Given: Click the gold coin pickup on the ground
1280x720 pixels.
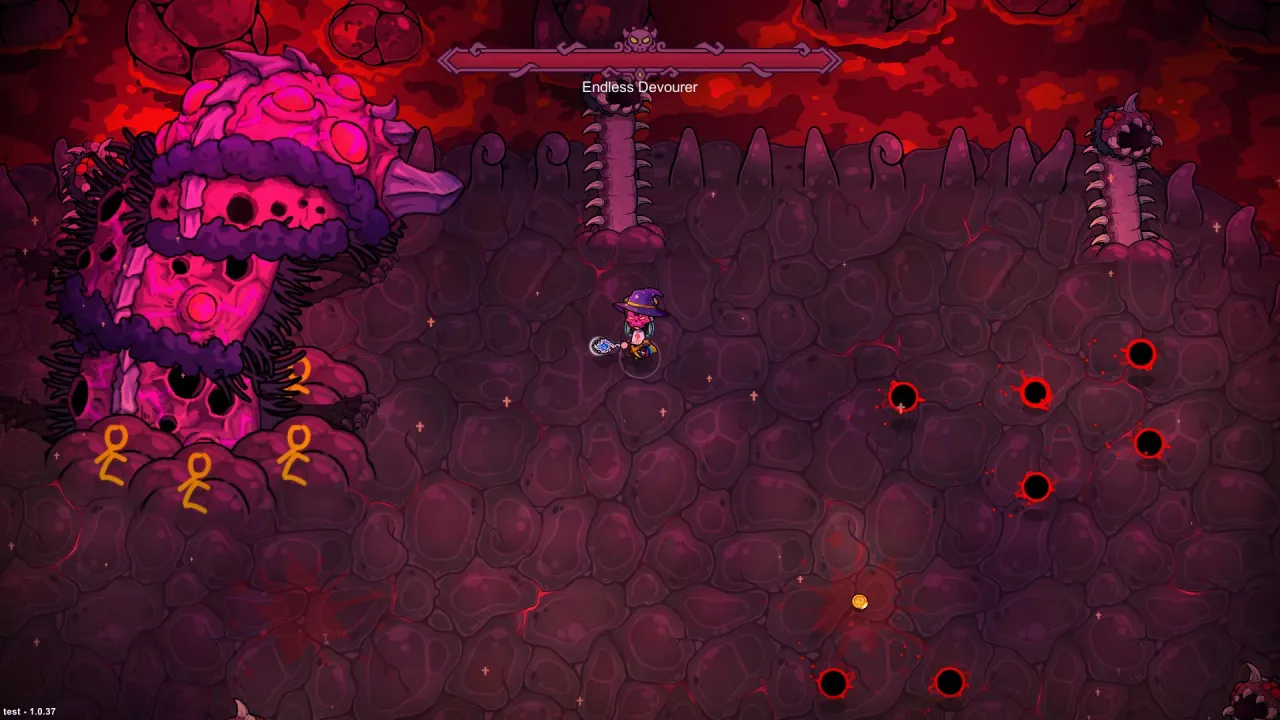Looking at the screenshot, I should point(860,601).
